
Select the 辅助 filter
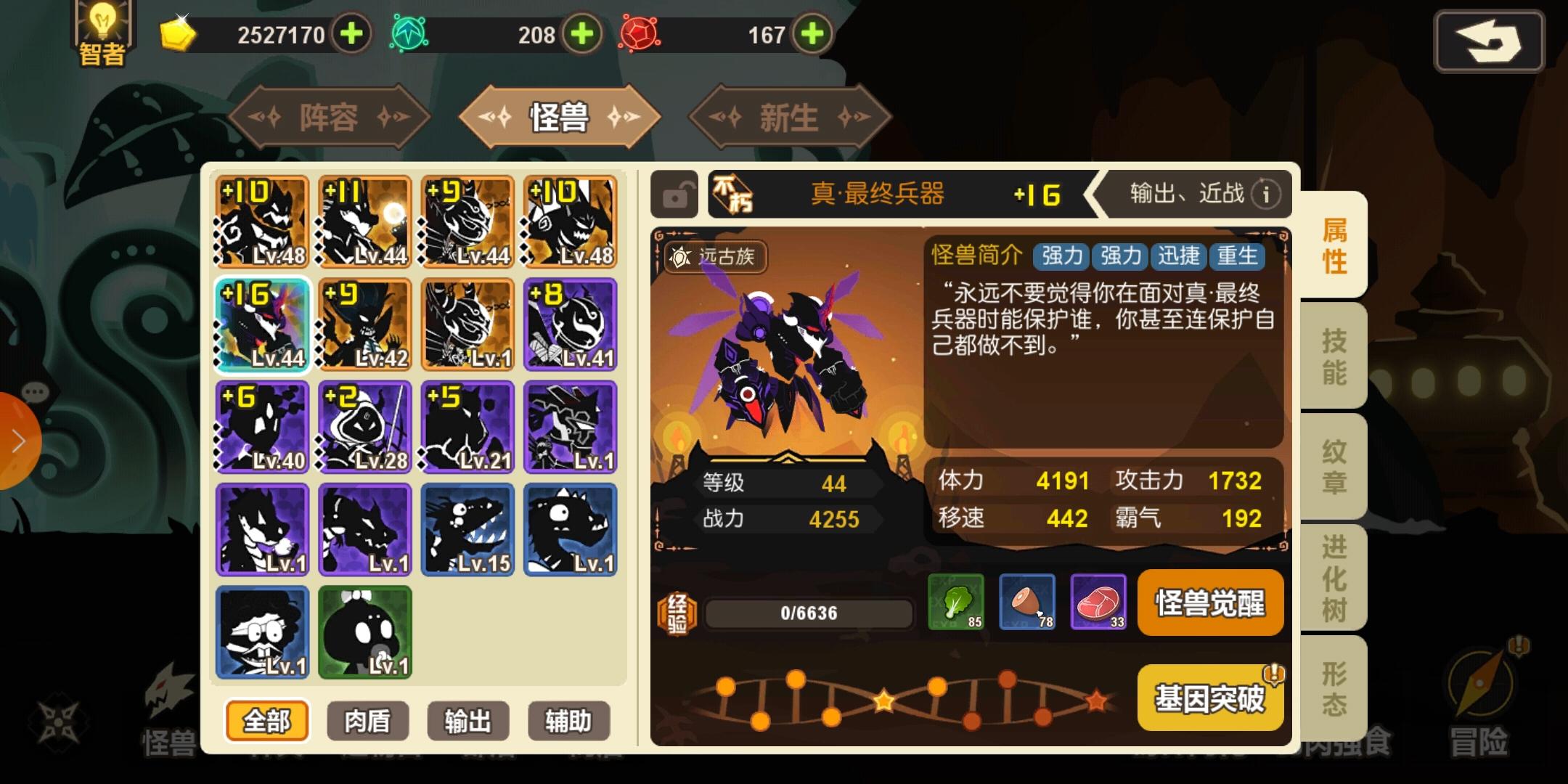pyautogui.click(x=568, y=721)
